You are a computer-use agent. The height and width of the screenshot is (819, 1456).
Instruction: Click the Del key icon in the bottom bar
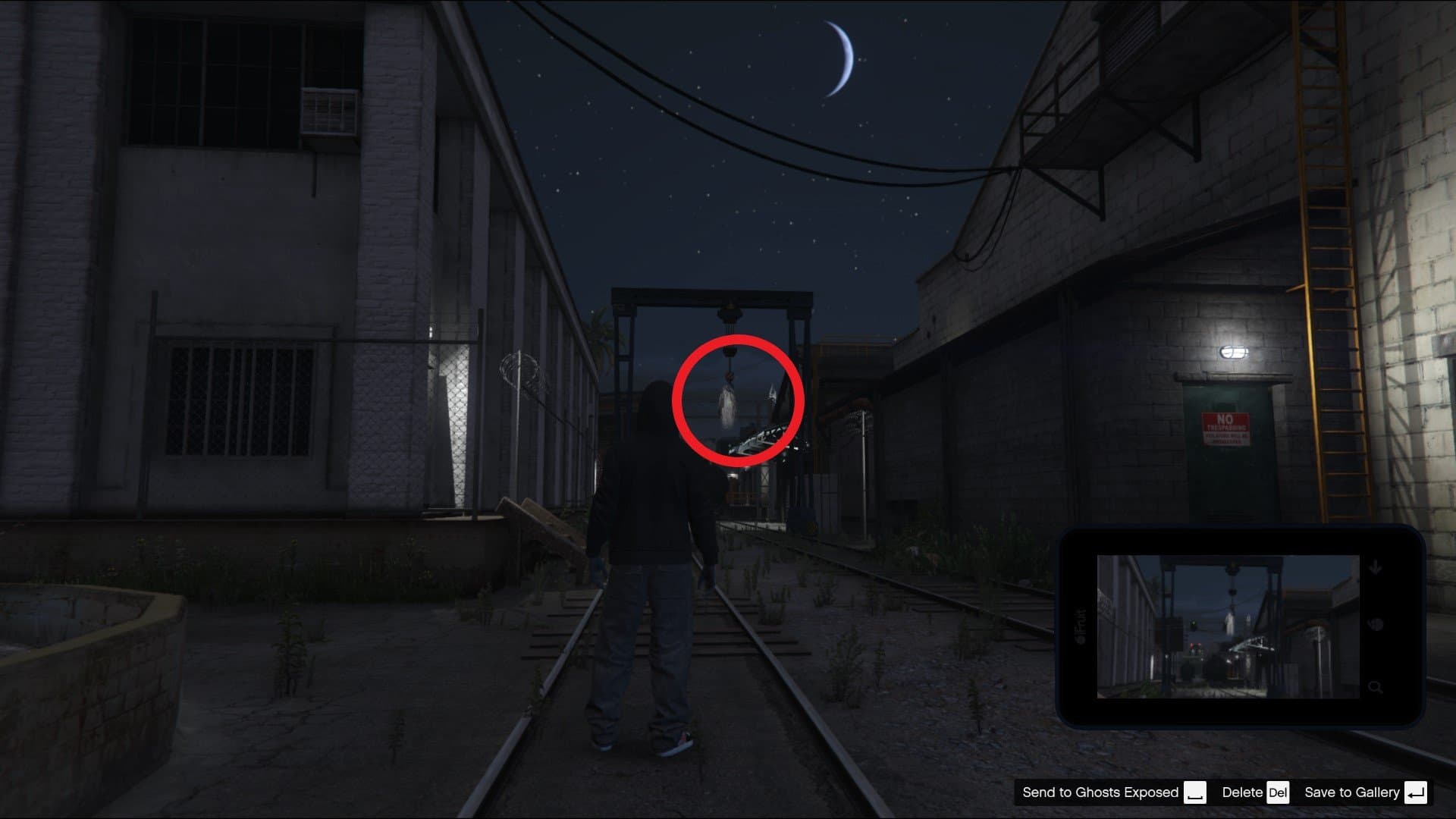point(1276,792)
